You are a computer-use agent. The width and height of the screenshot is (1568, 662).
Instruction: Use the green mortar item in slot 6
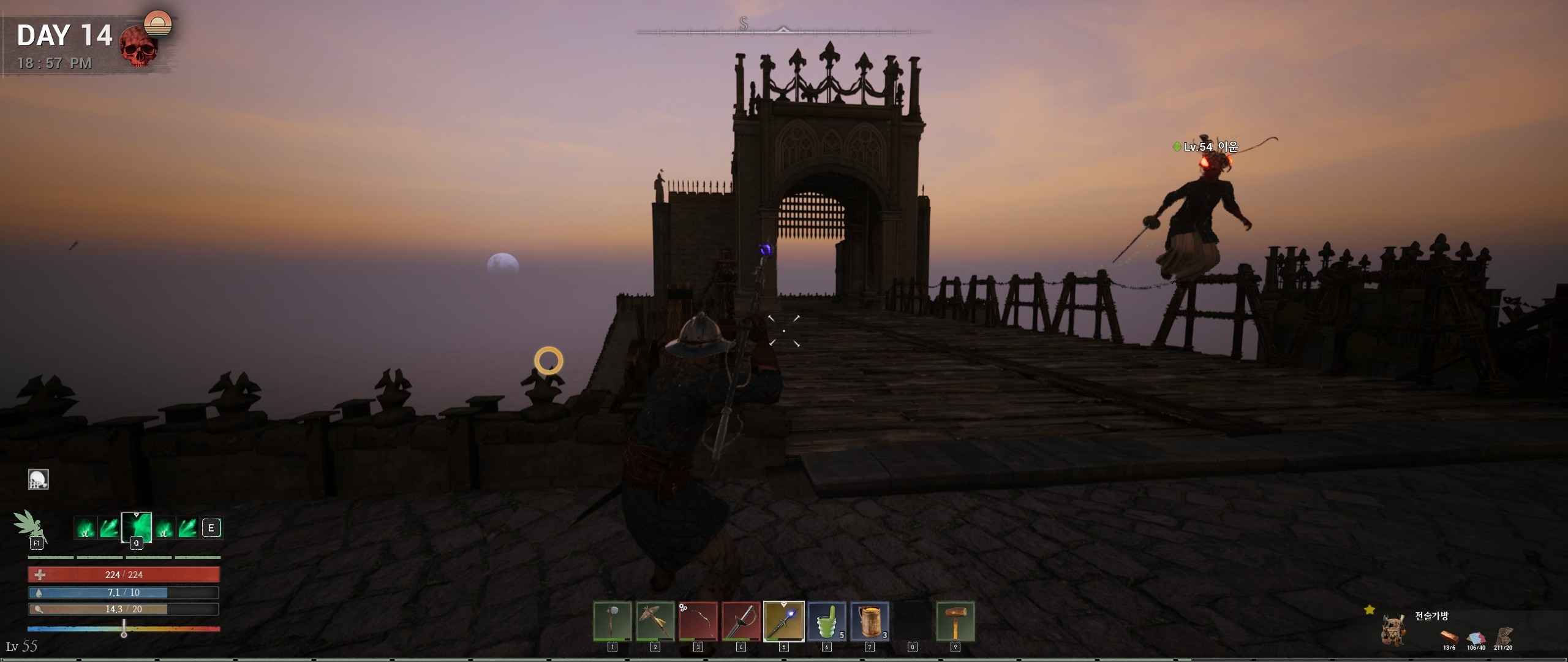[x=826, y=621]
